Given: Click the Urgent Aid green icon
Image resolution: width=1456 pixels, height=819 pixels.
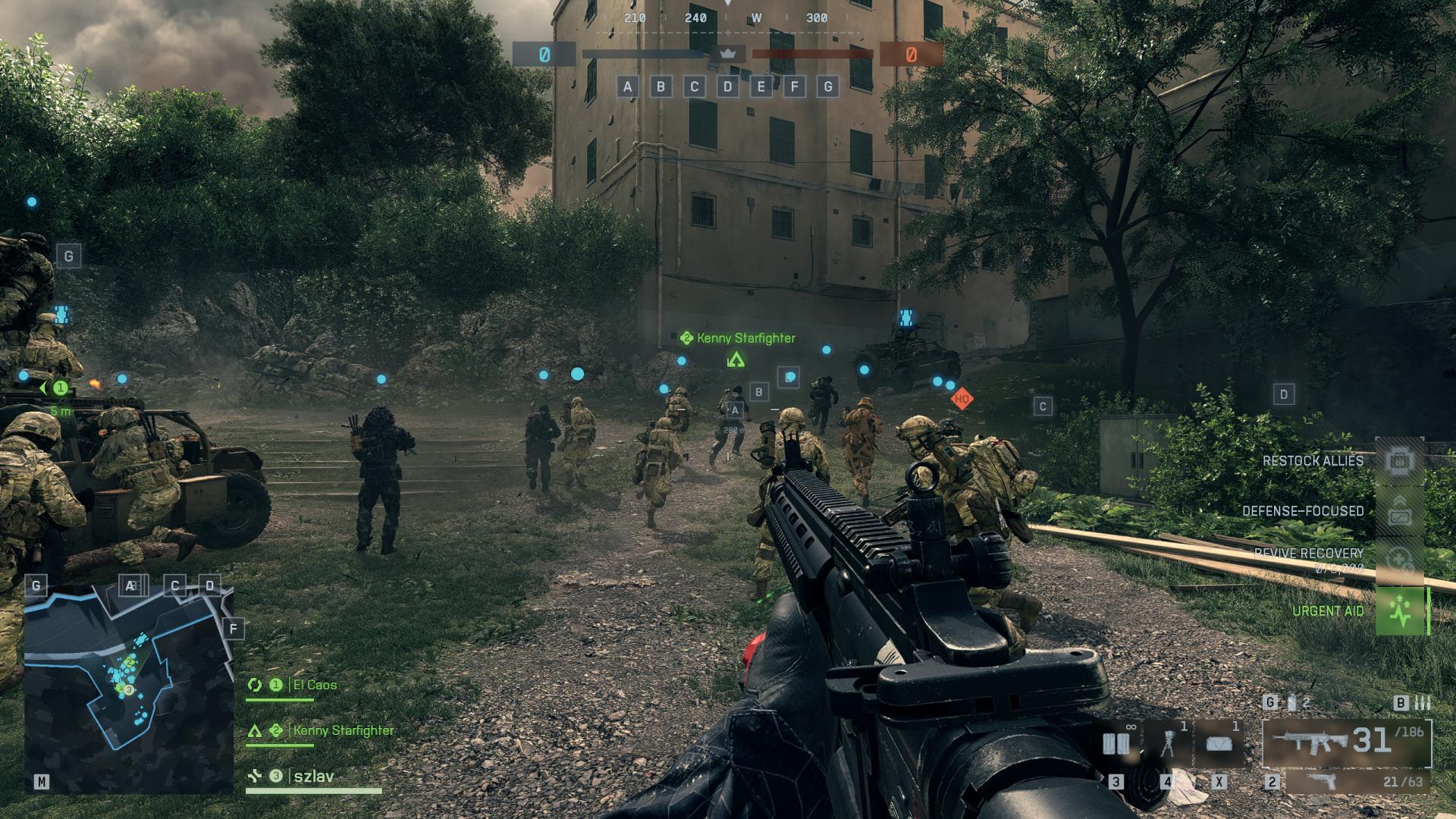Looking at the screenshot, I should point(1400,611).
